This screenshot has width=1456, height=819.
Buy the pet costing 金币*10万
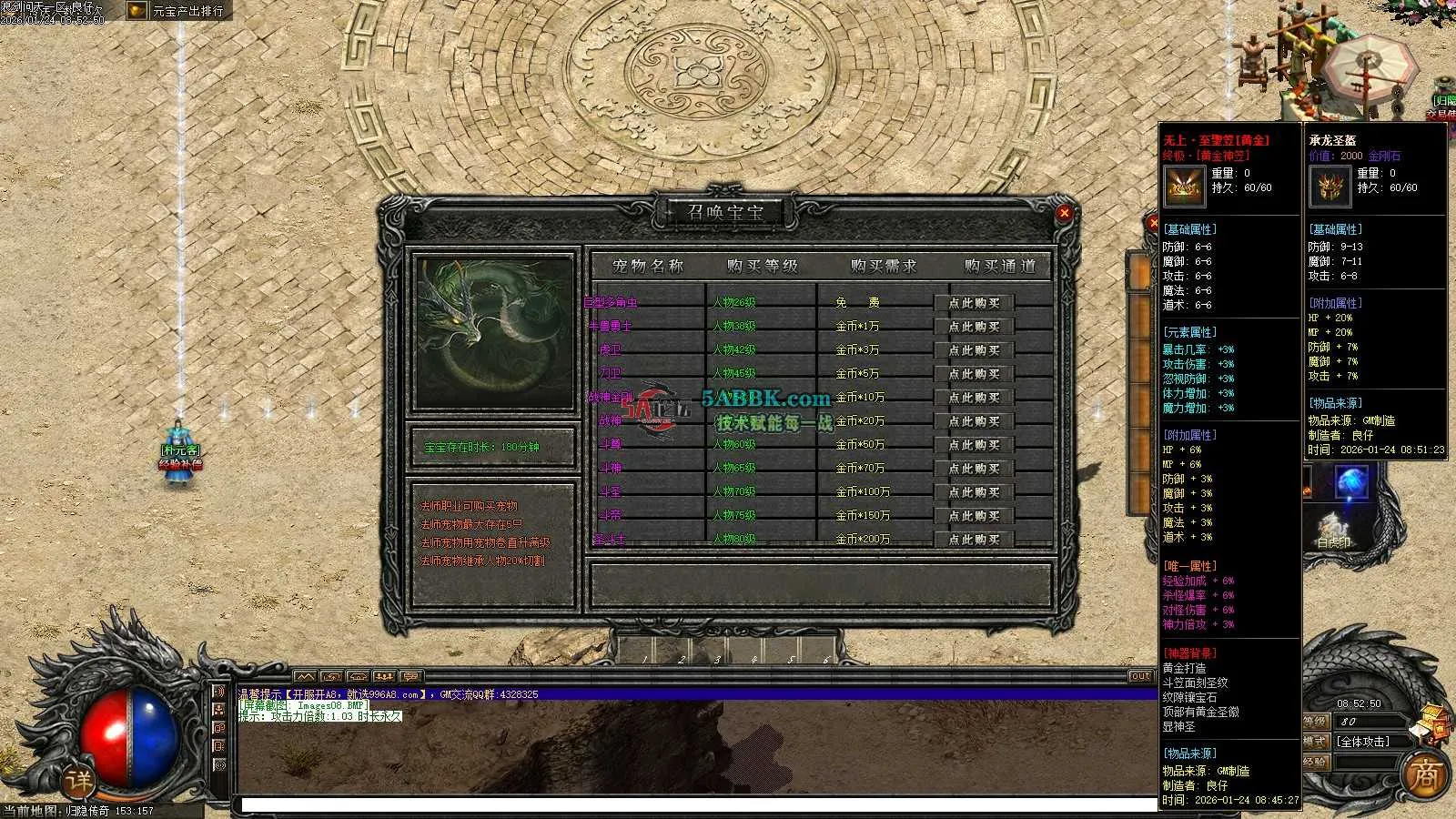[974, 398]
